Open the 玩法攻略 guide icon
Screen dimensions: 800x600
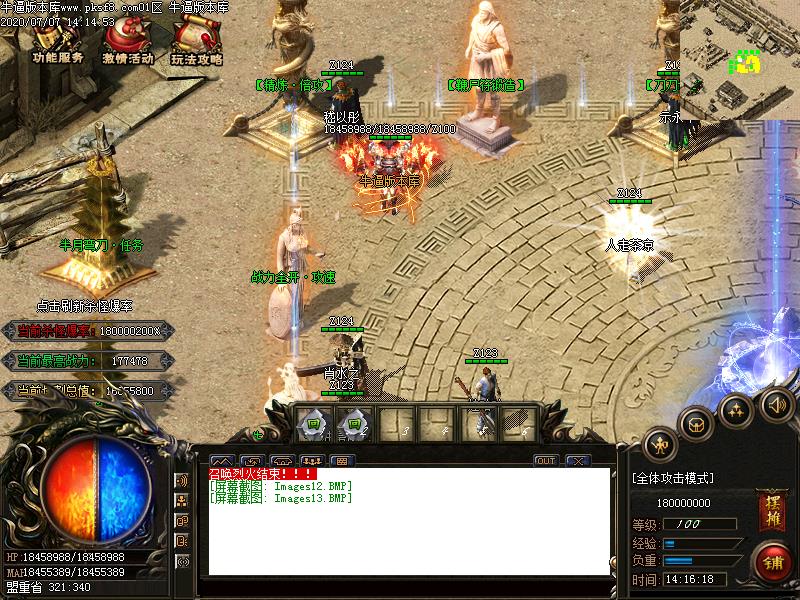coord(196,42)
